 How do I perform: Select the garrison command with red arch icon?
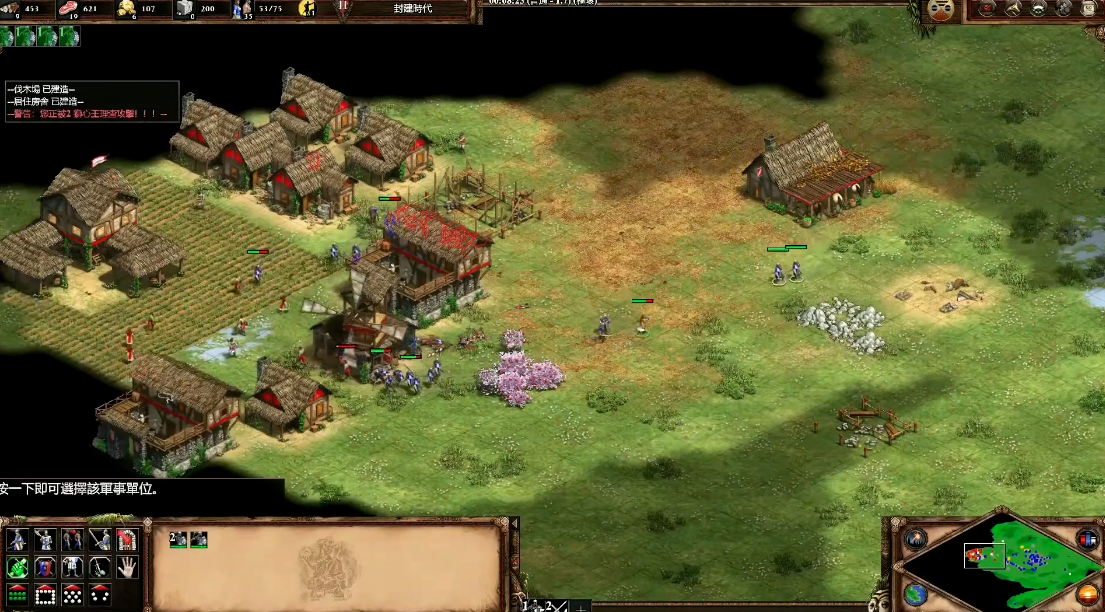coord(127,540)
